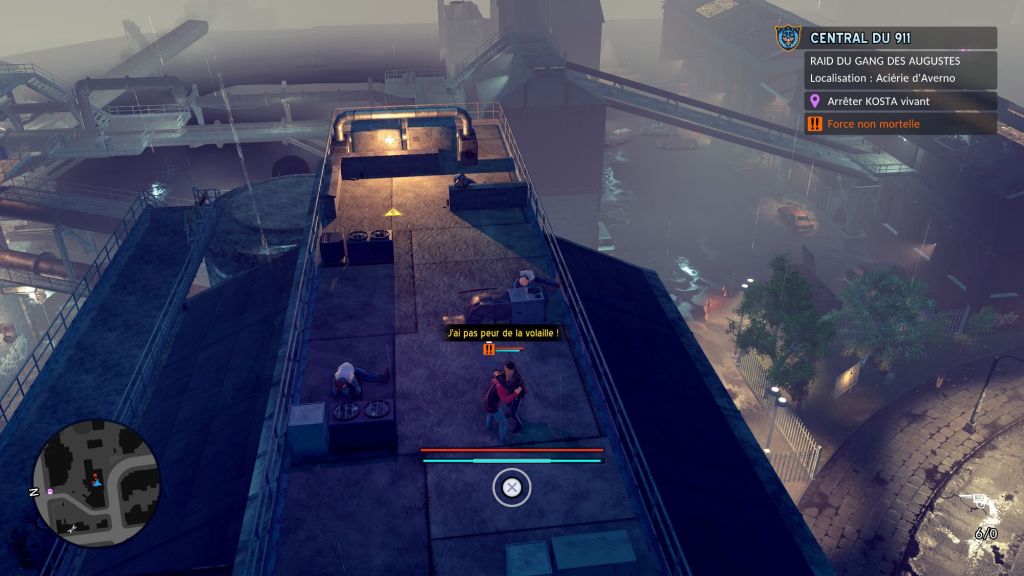This screenshot has width=1024, height=576.
Task: Select the Arrêter KOSTA vivant objective
Action: point(900,101)
